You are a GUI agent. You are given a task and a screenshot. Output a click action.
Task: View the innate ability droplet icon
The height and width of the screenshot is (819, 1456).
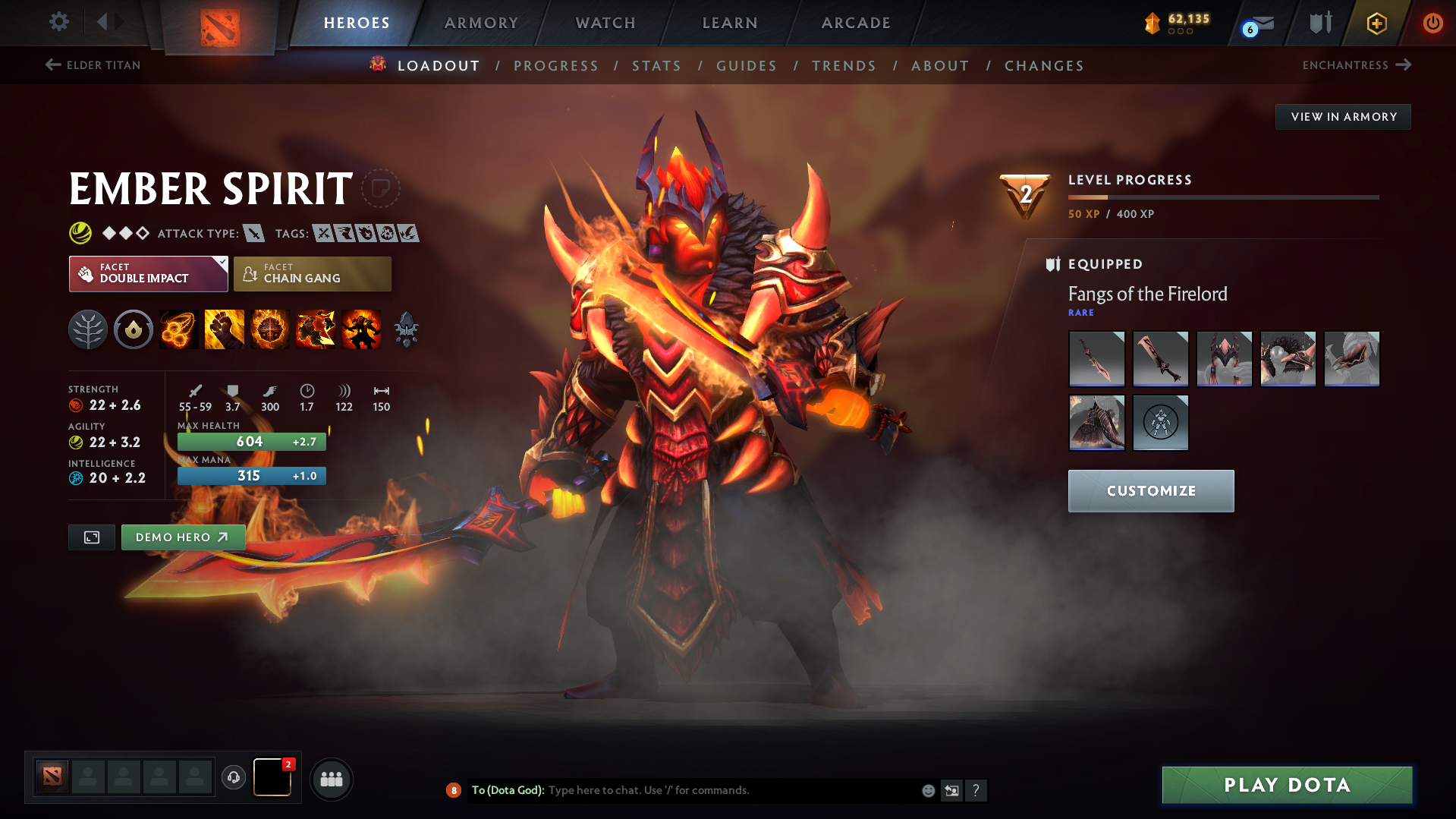click(x=134, y=329)
